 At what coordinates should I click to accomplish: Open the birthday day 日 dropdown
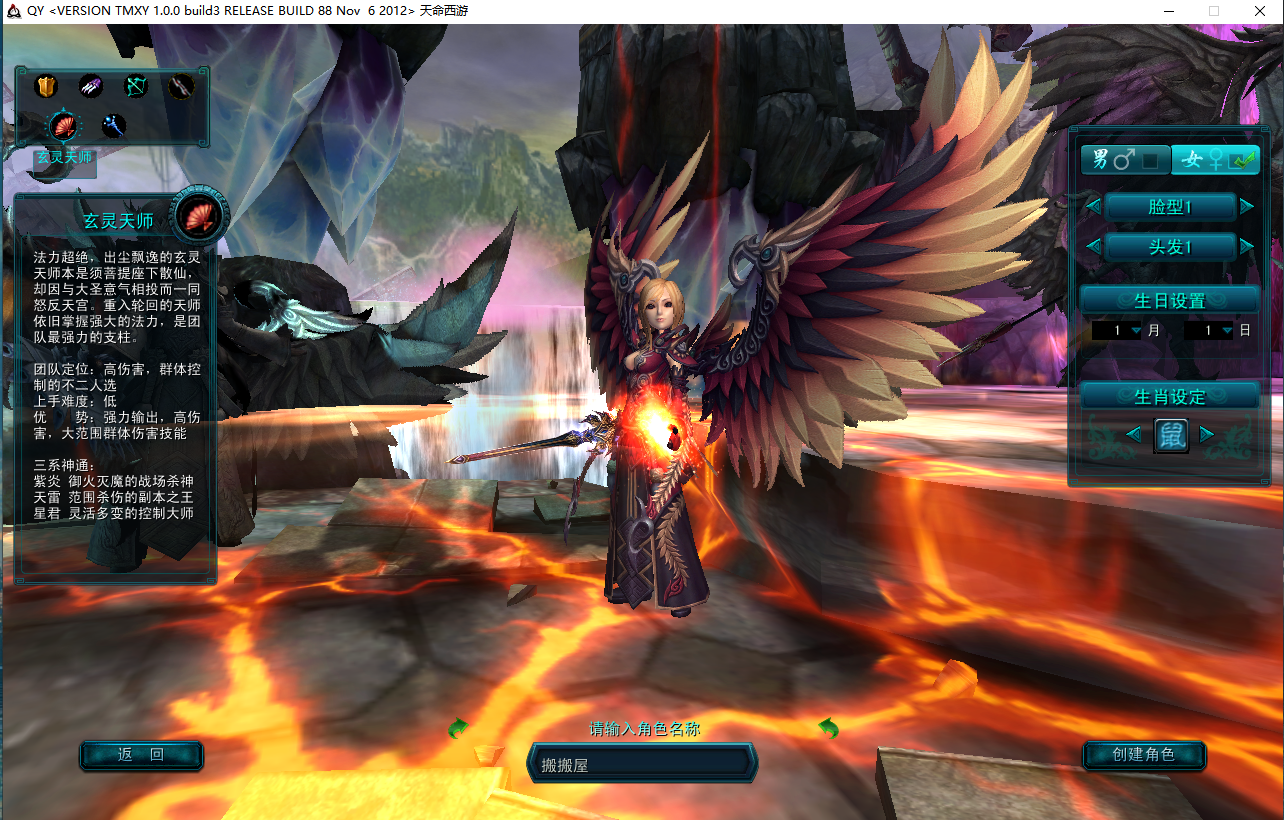[x=1227, y=330]
